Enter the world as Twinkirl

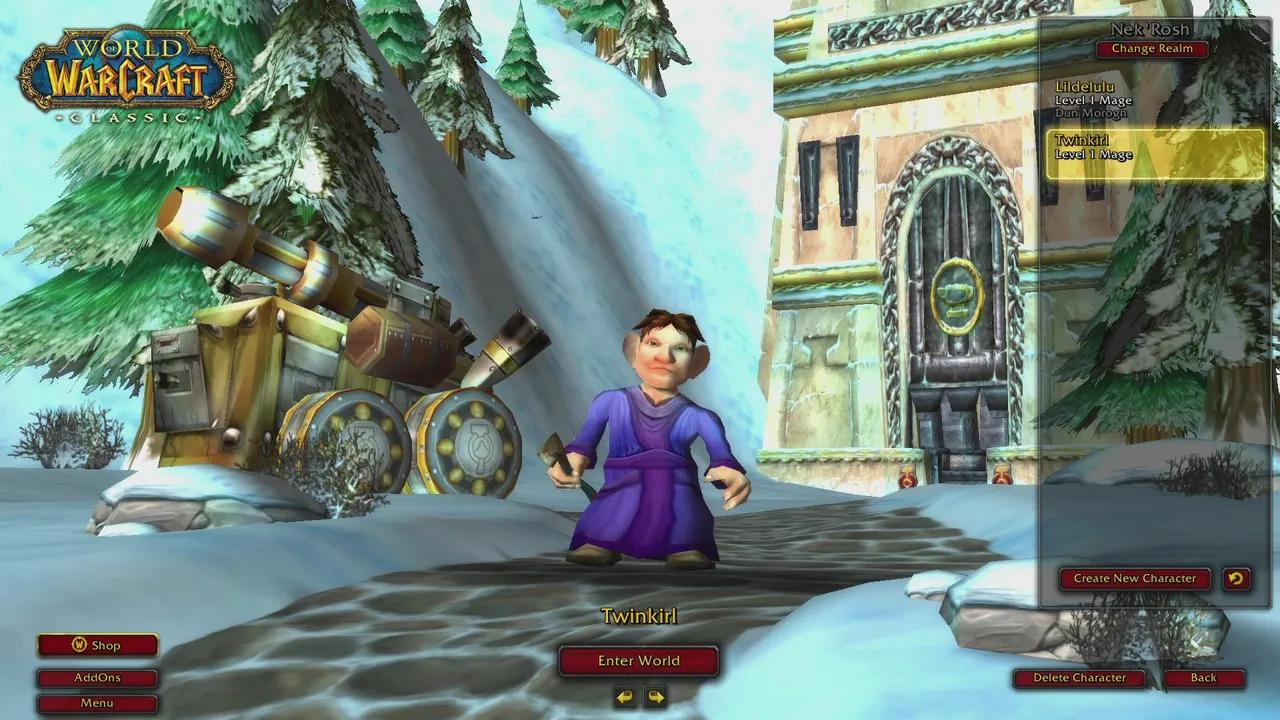click(638, 661)
